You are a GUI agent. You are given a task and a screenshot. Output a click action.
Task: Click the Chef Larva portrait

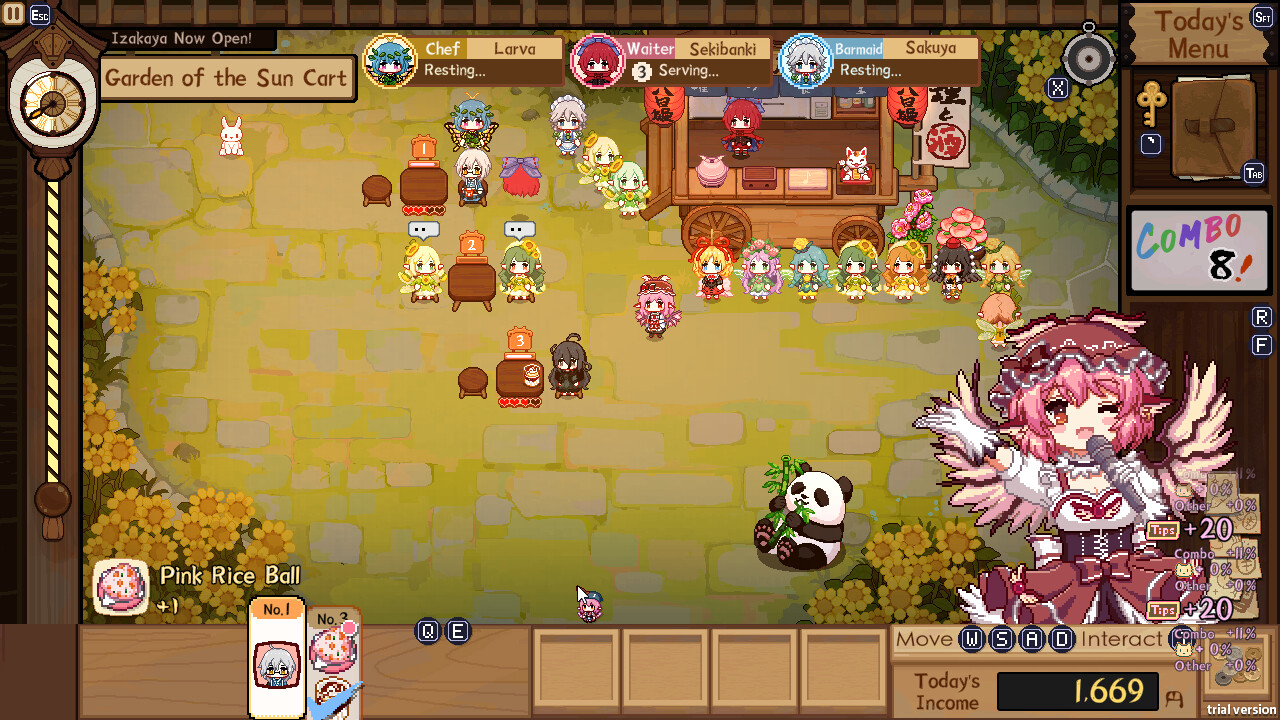point(392,58)
